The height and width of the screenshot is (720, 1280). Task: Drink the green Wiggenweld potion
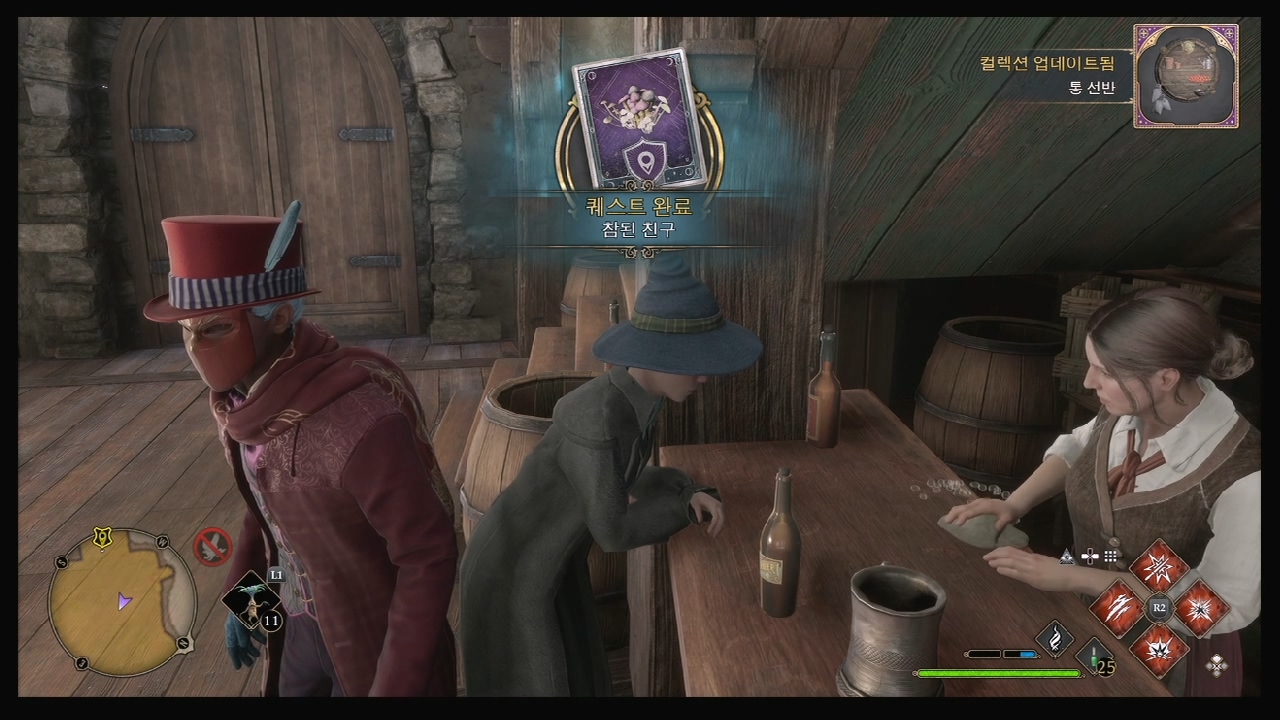point(1096,658)
